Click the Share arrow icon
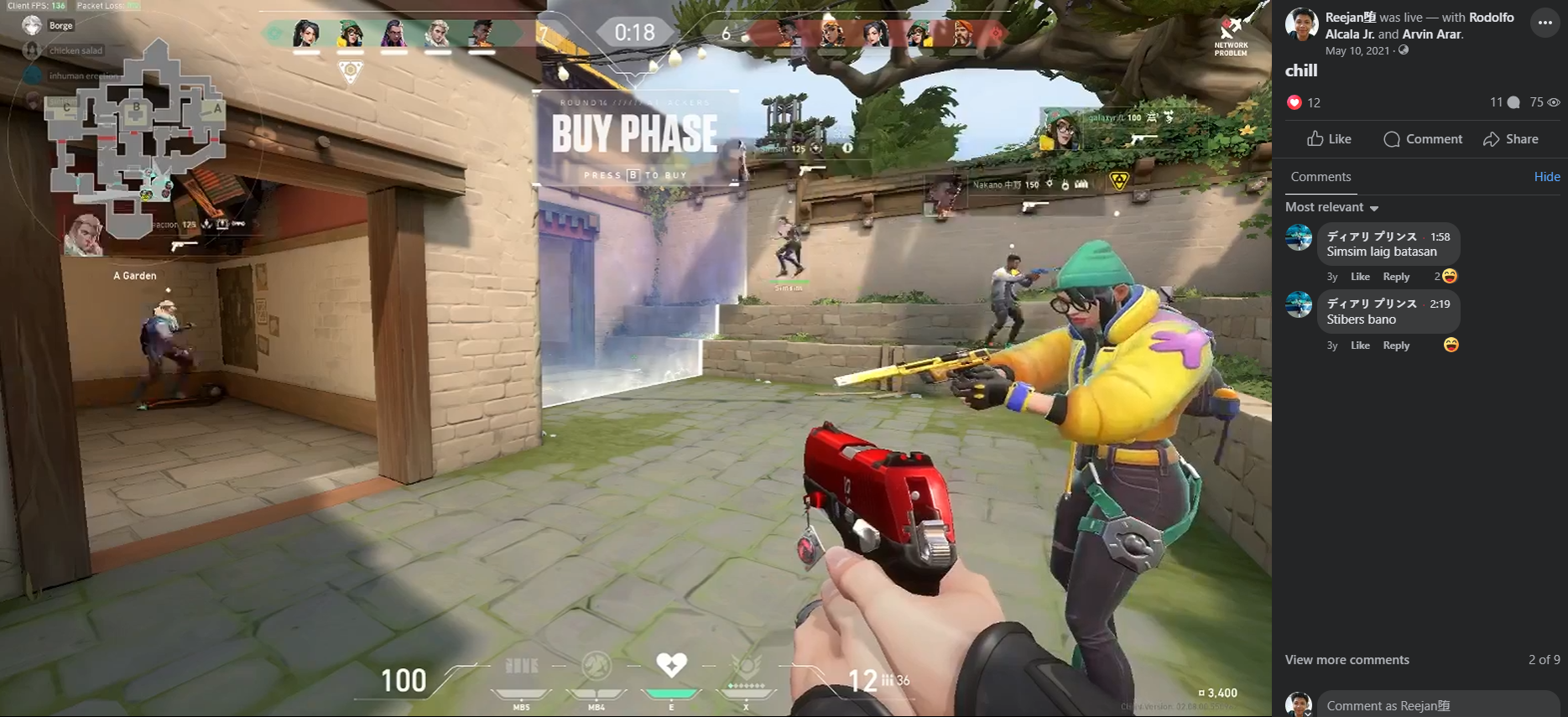The image size is (1568, 717). click(1492, 139)
